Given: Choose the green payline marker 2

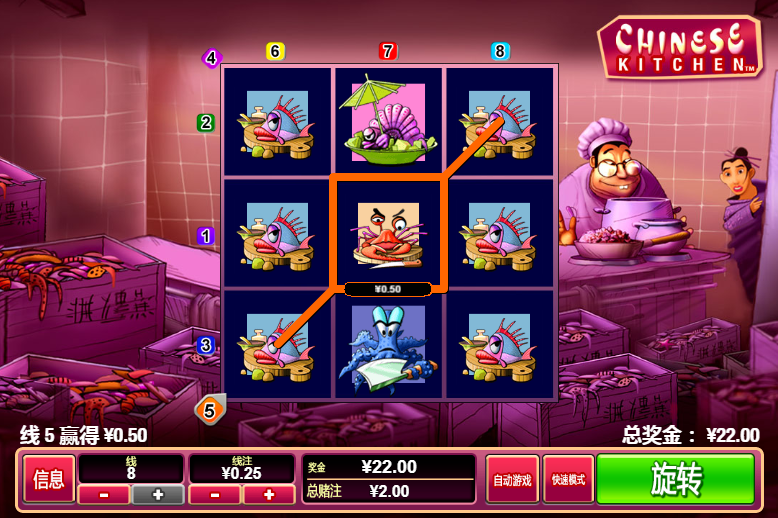Looking at the screenshot, I should [x=206, y=123].
